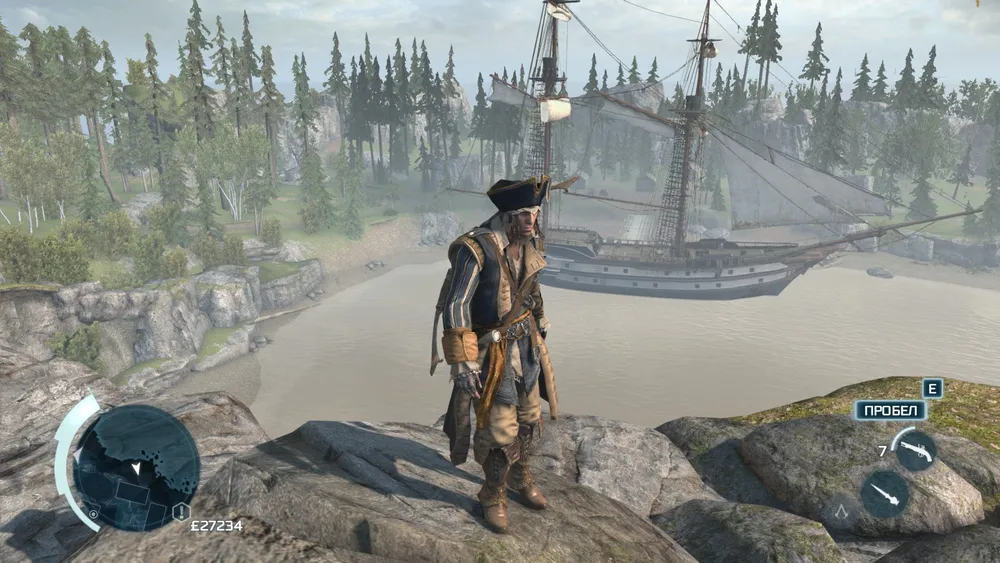Select the hidden blade weapon icon
Screen dimensions: 1000x563
click(885, 493)
